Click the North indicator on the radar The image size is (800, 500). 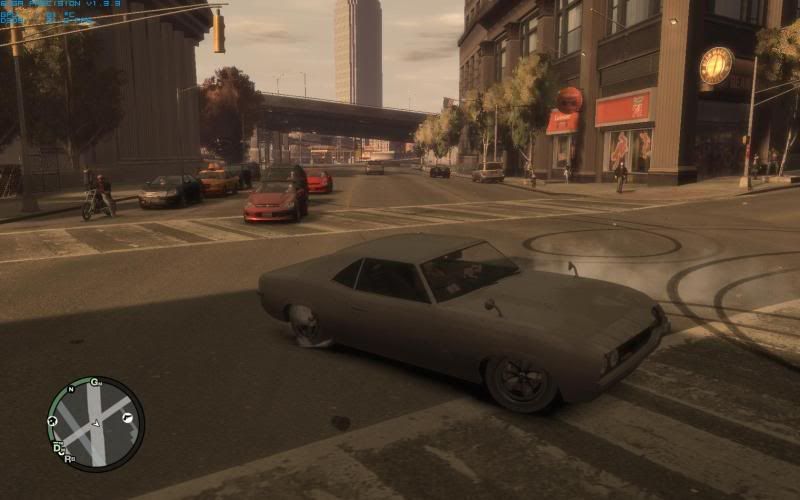[70, 389]
